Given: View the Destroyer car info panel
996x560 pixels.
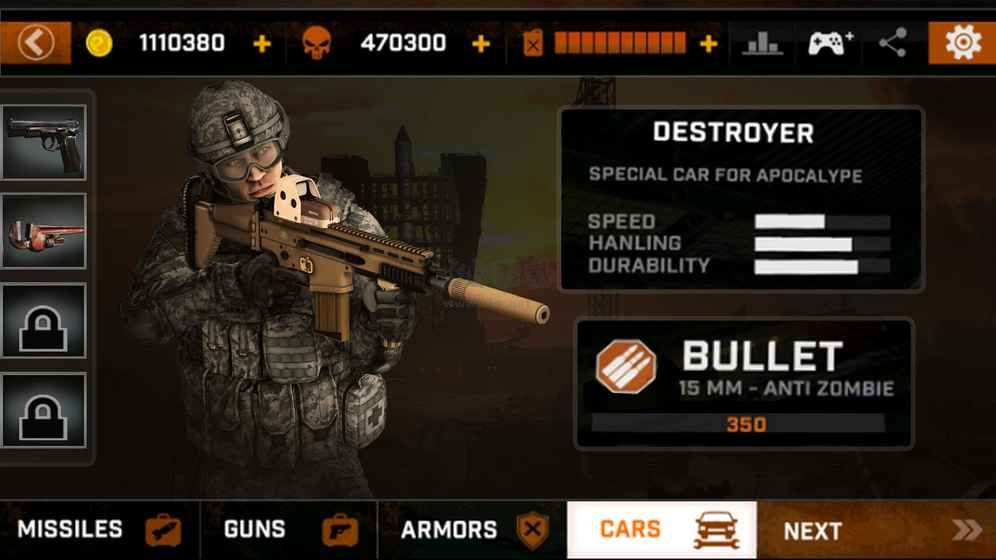Looking at the screenshot, I should 740,198.
